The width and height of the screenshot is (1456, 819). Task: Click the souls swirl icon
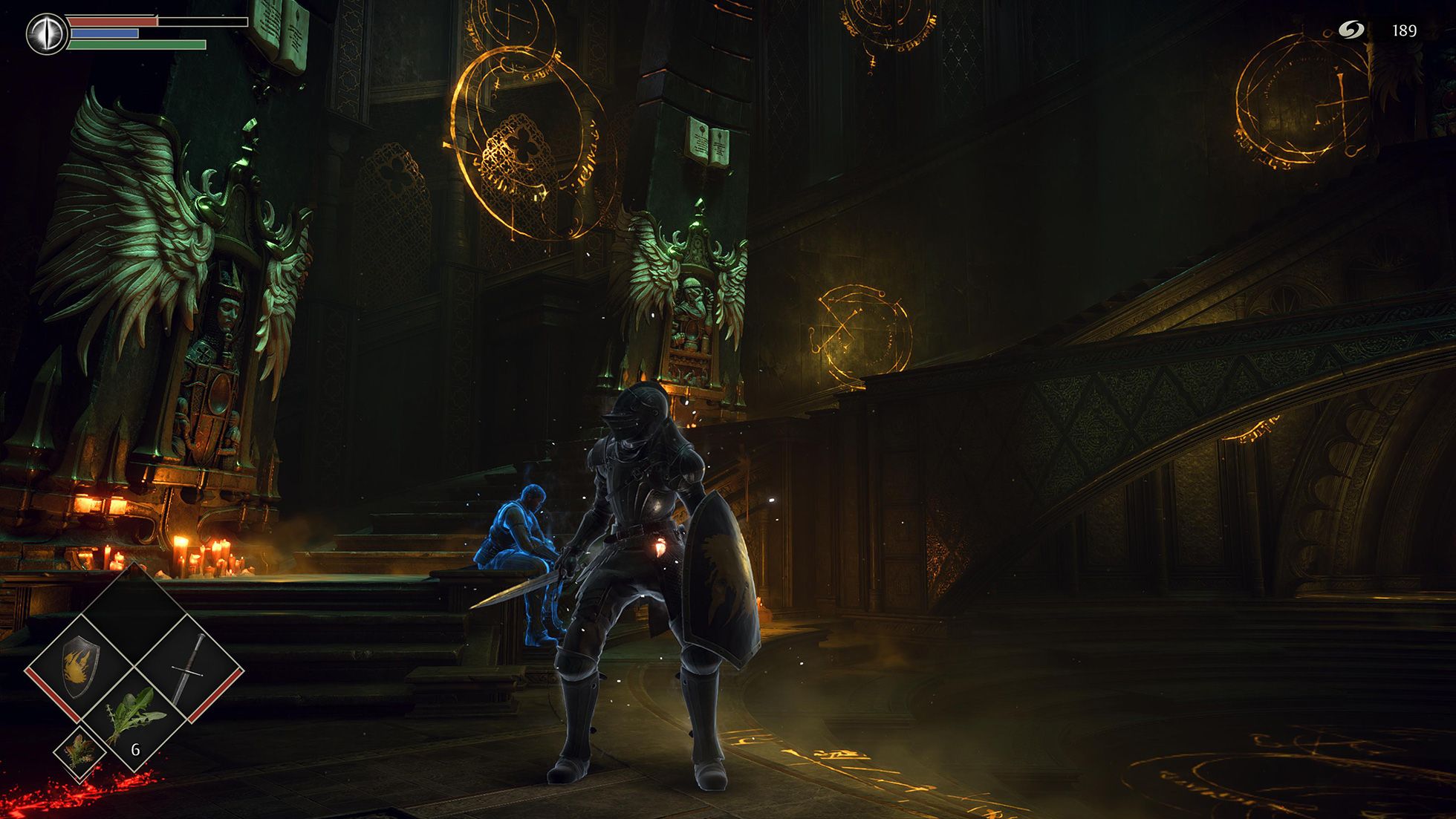coord(1351,30)
